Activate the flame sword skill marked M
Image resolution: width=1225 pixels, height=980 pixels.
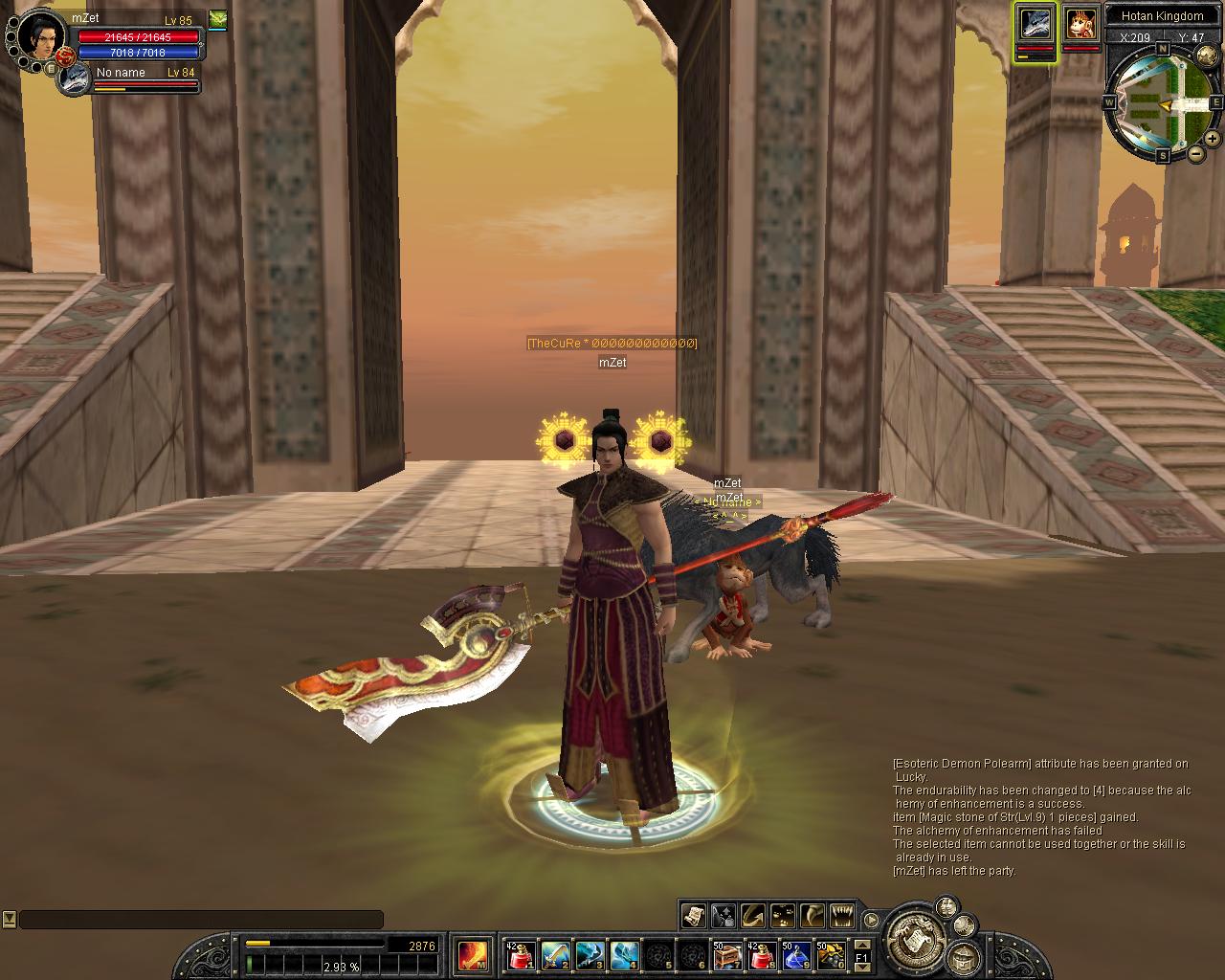[473, 954]
